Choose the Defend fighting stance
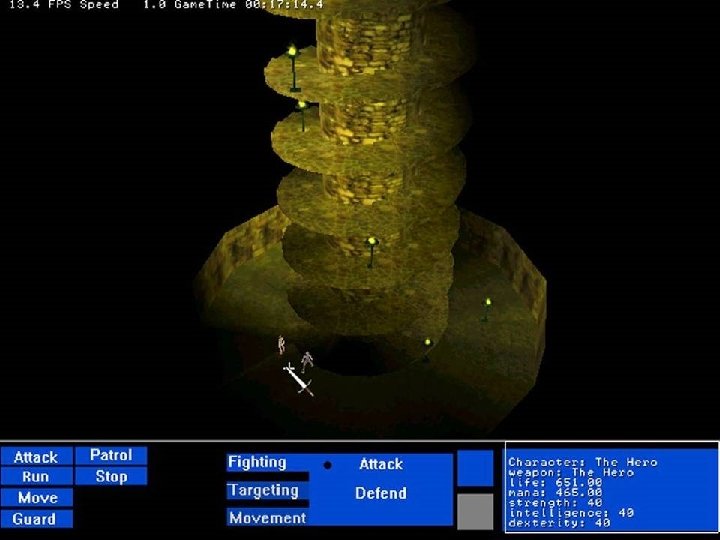The image size is (720, 540). (381, 493)
